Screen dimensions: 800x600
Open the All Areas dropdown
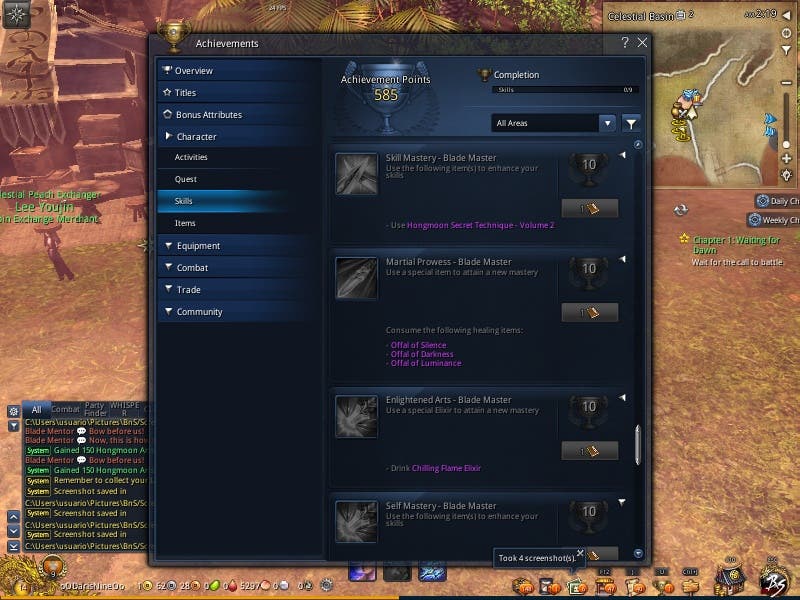(x=553, y=123)
